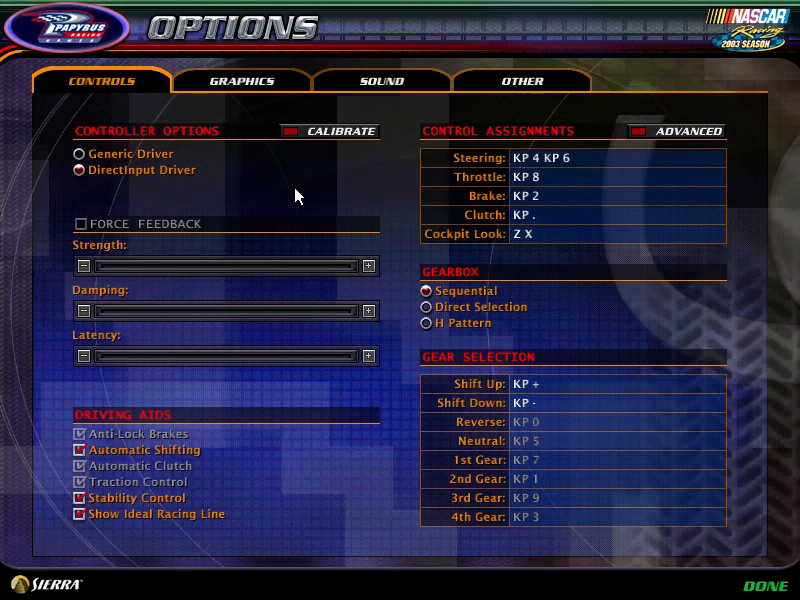The image size is (800, 600).
Task: Open the Sound tab
Action: (382, 81)
